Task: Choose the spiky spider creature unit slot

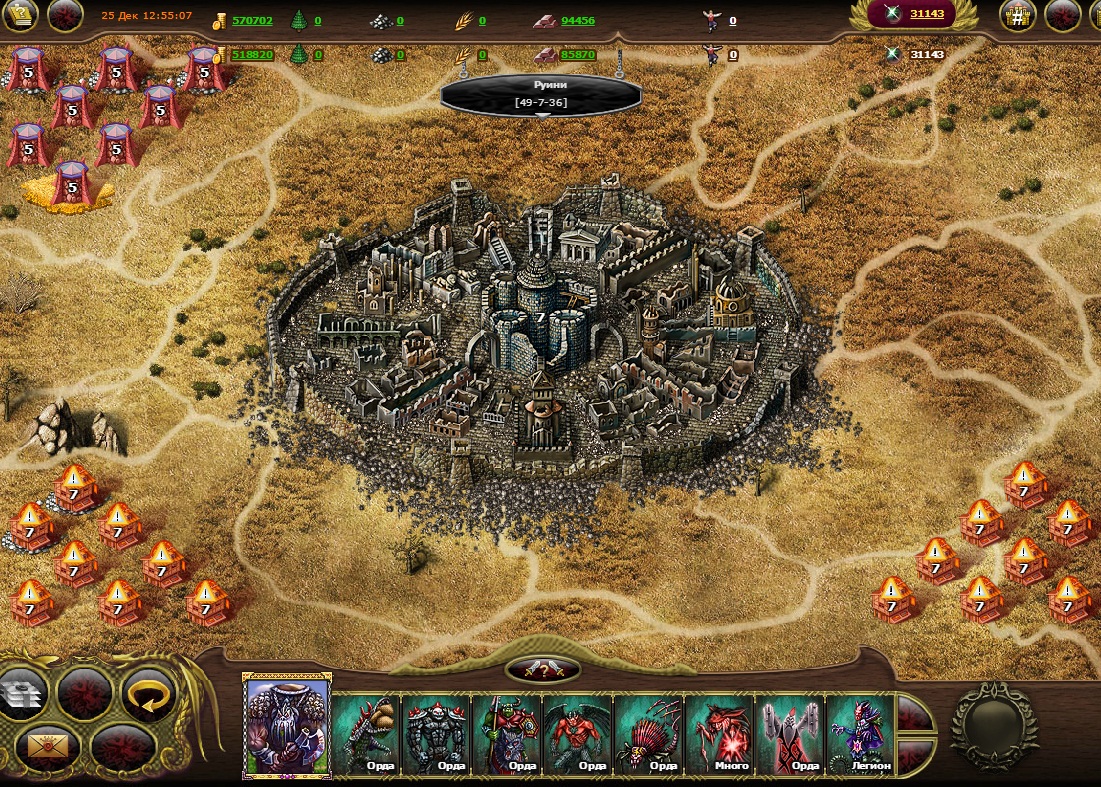Action: click(649, 735)
